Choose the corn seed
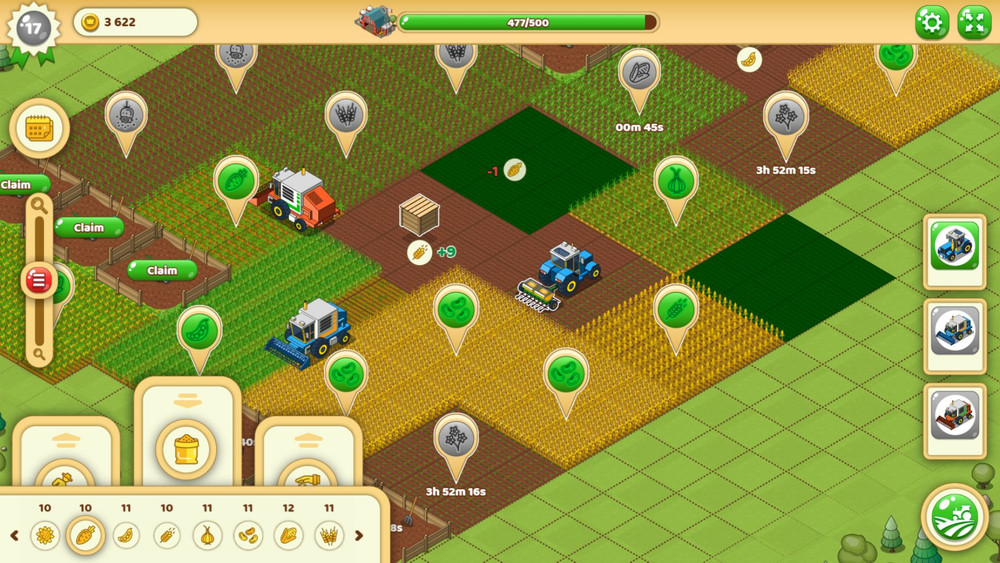The width and height of the screenshot is (1000, 563). click(x=288, y=536)
